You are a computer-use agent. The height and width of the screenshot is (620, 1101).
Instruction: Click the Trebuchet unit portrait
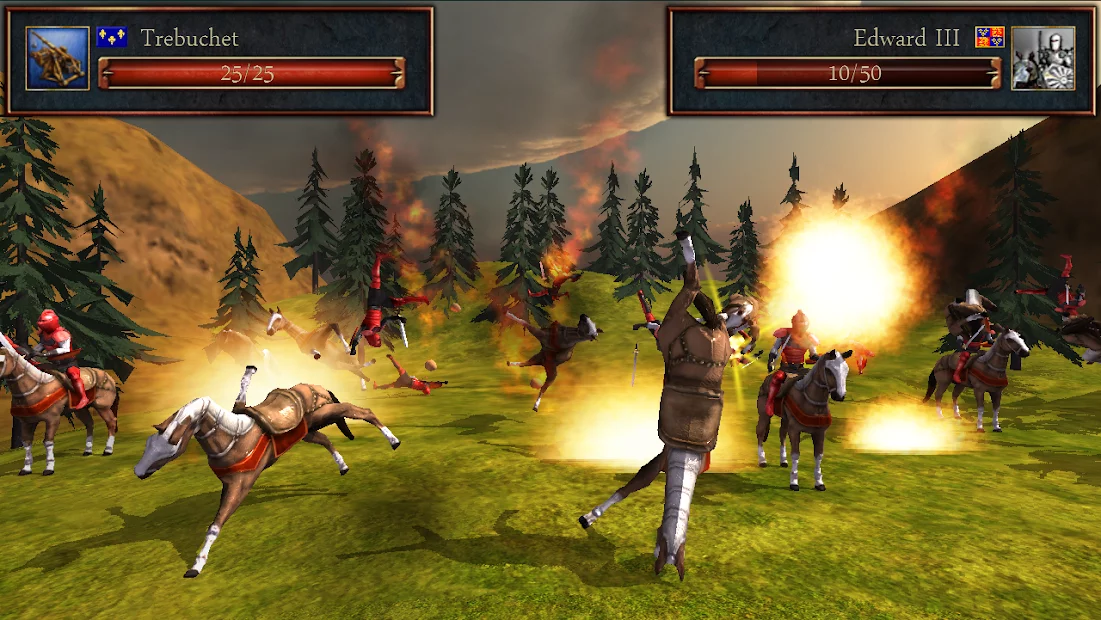(x=57, y=58)
